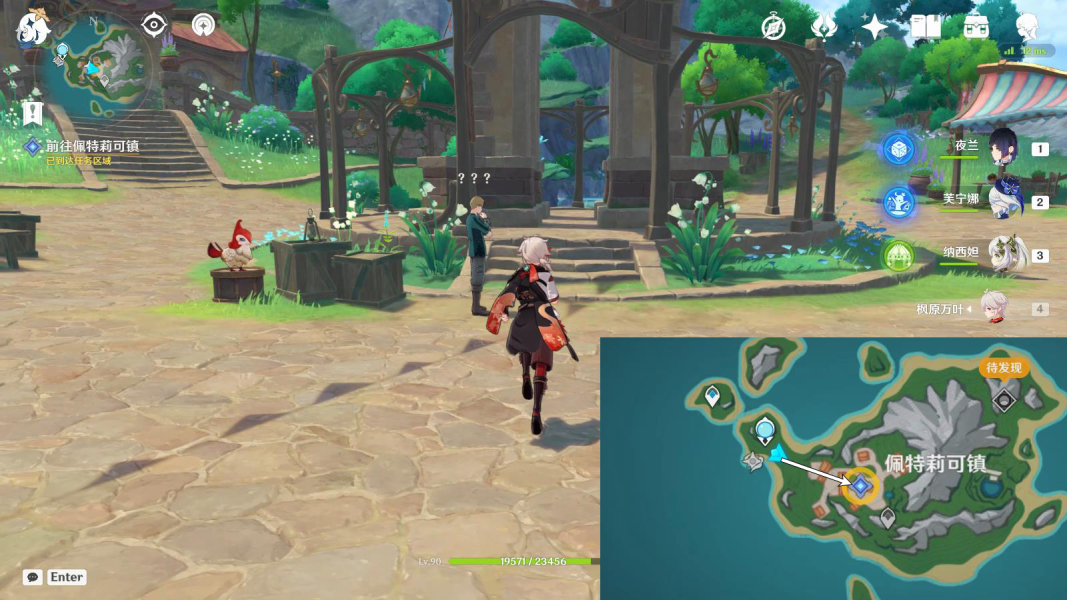Image resolution: width=1067 pixels, height=600 pixels.
Task: Open the compass events icon
Action: pos(773,27)
